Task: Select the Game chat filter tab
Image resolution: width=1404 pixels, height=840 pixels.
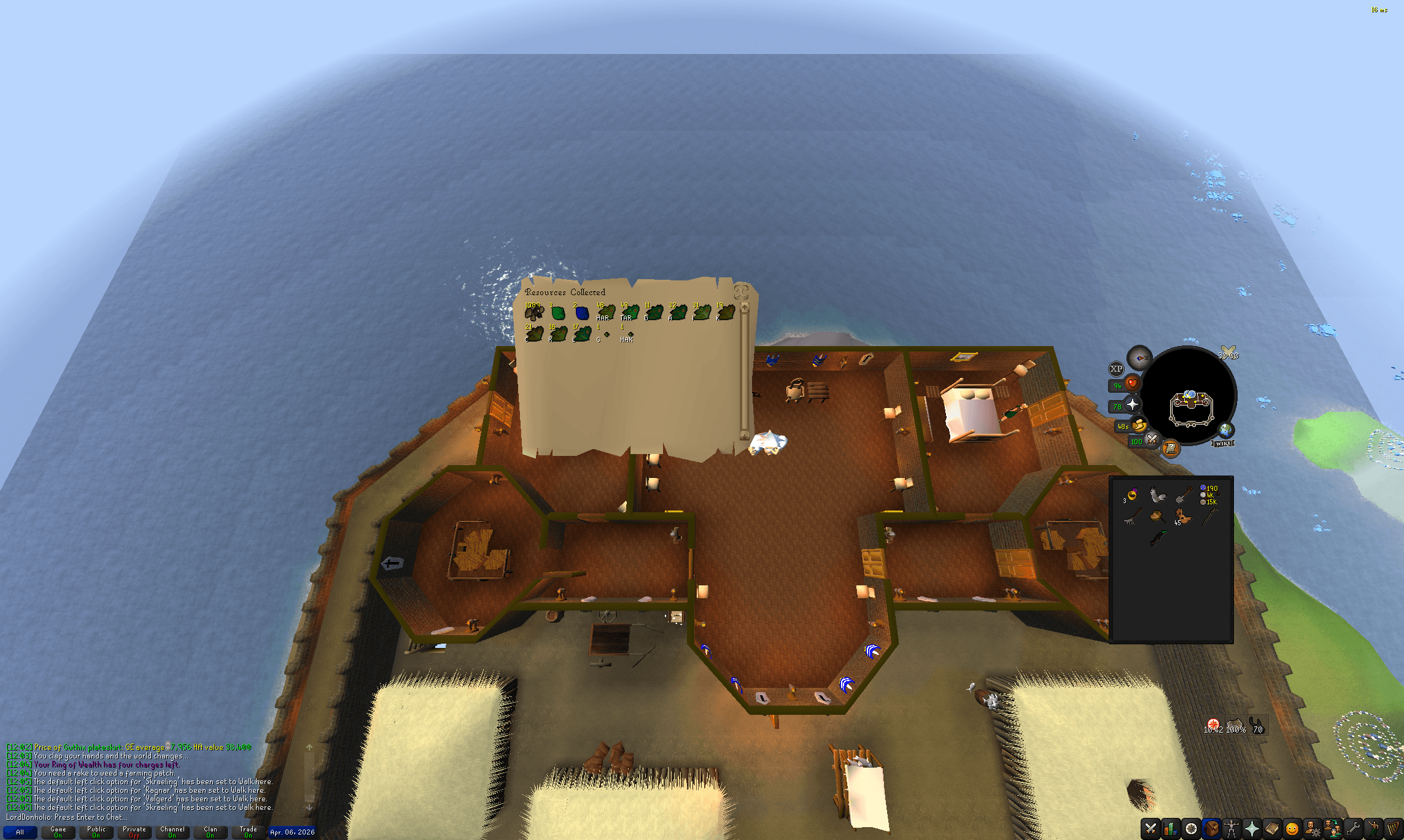Action: click(x=58, y=832)
